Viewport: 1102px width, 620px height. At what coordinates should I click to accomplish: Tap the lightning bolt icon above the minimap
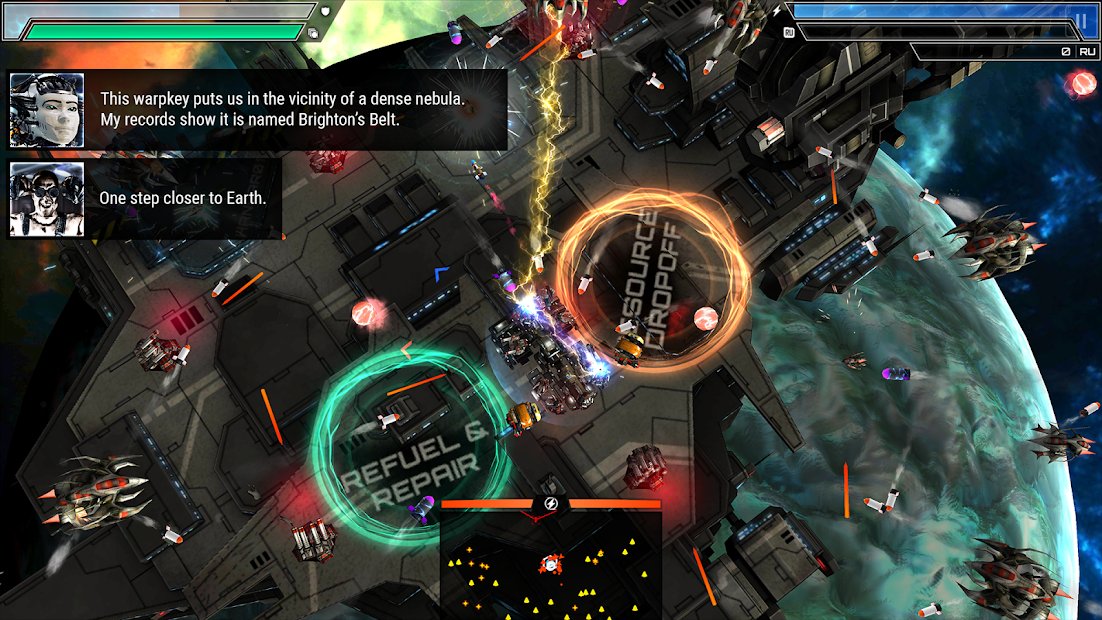[x=551, y=504]
